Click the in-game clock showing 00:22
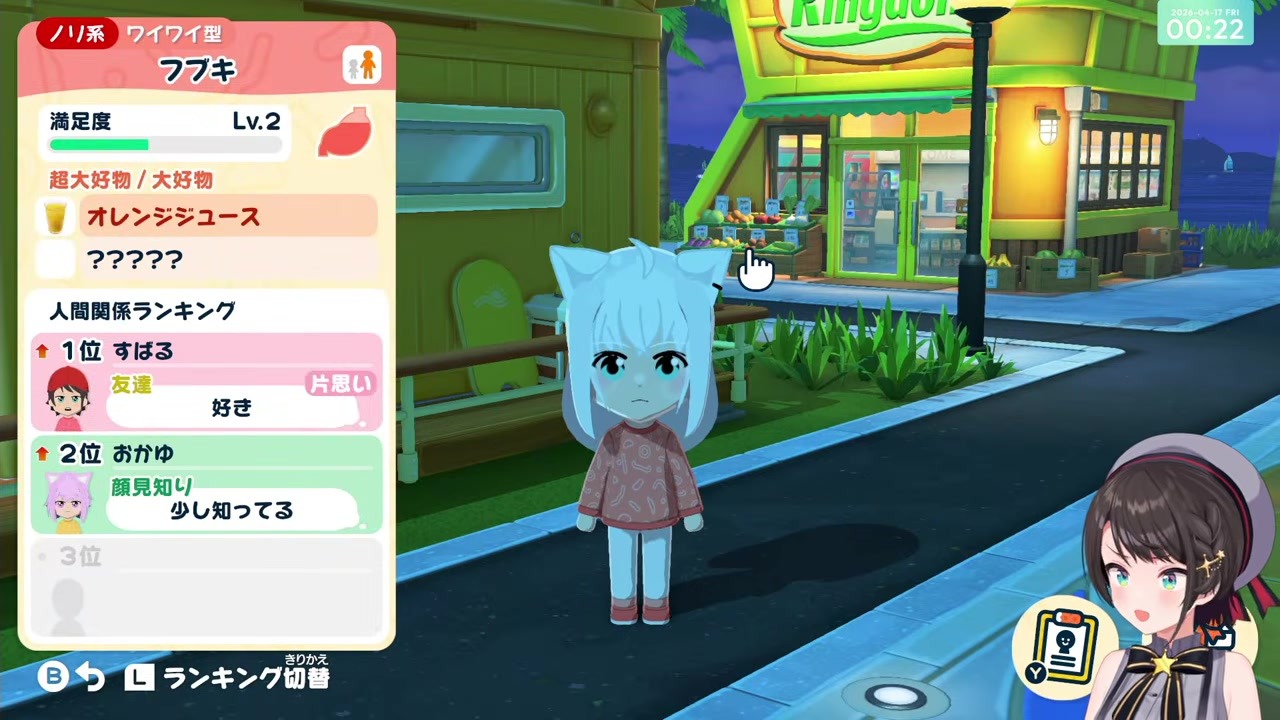The width and height of the screenshot is (1280, 720). [1204, 30]
